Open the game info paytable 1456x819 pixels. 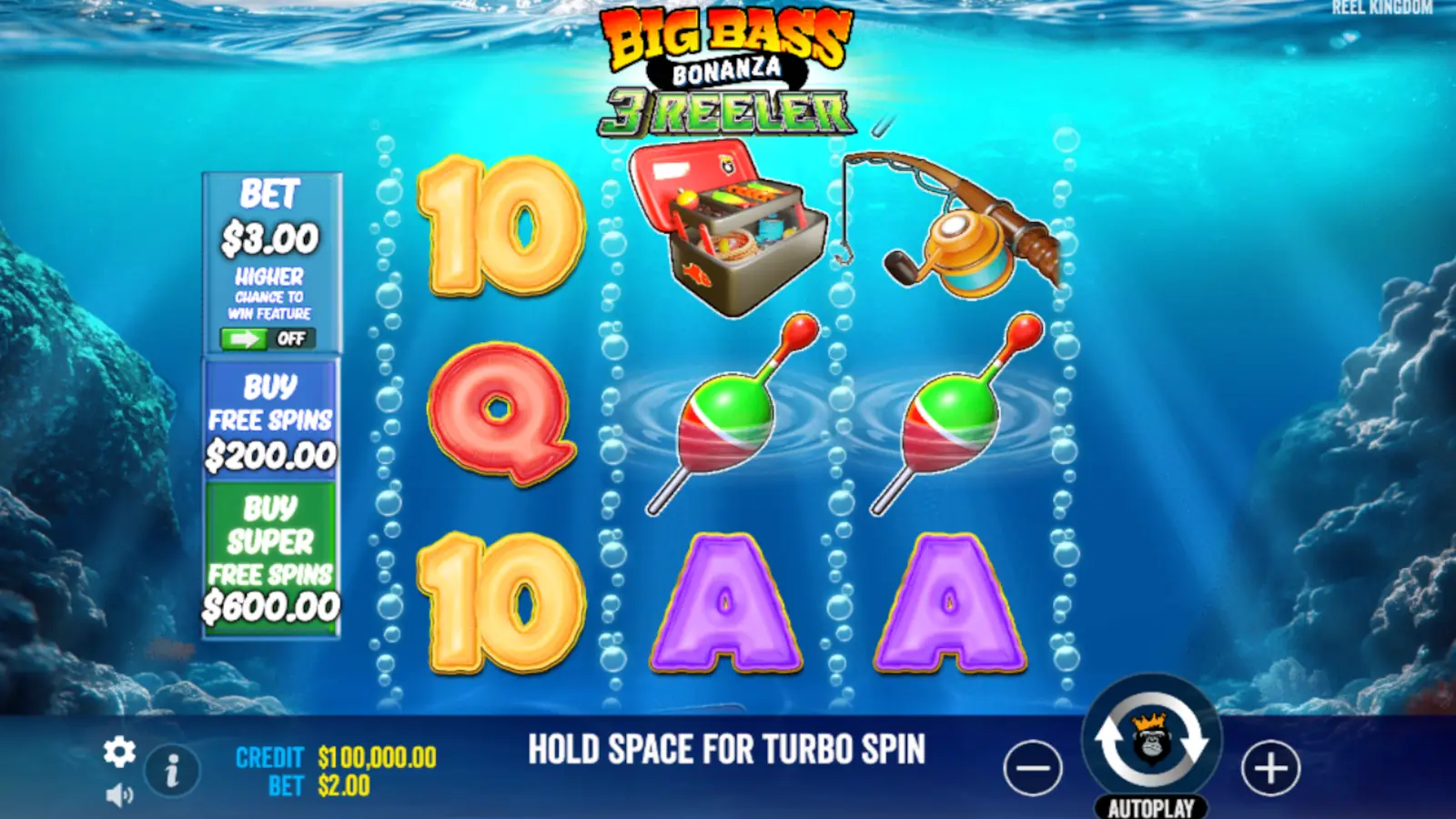(173, 769)
